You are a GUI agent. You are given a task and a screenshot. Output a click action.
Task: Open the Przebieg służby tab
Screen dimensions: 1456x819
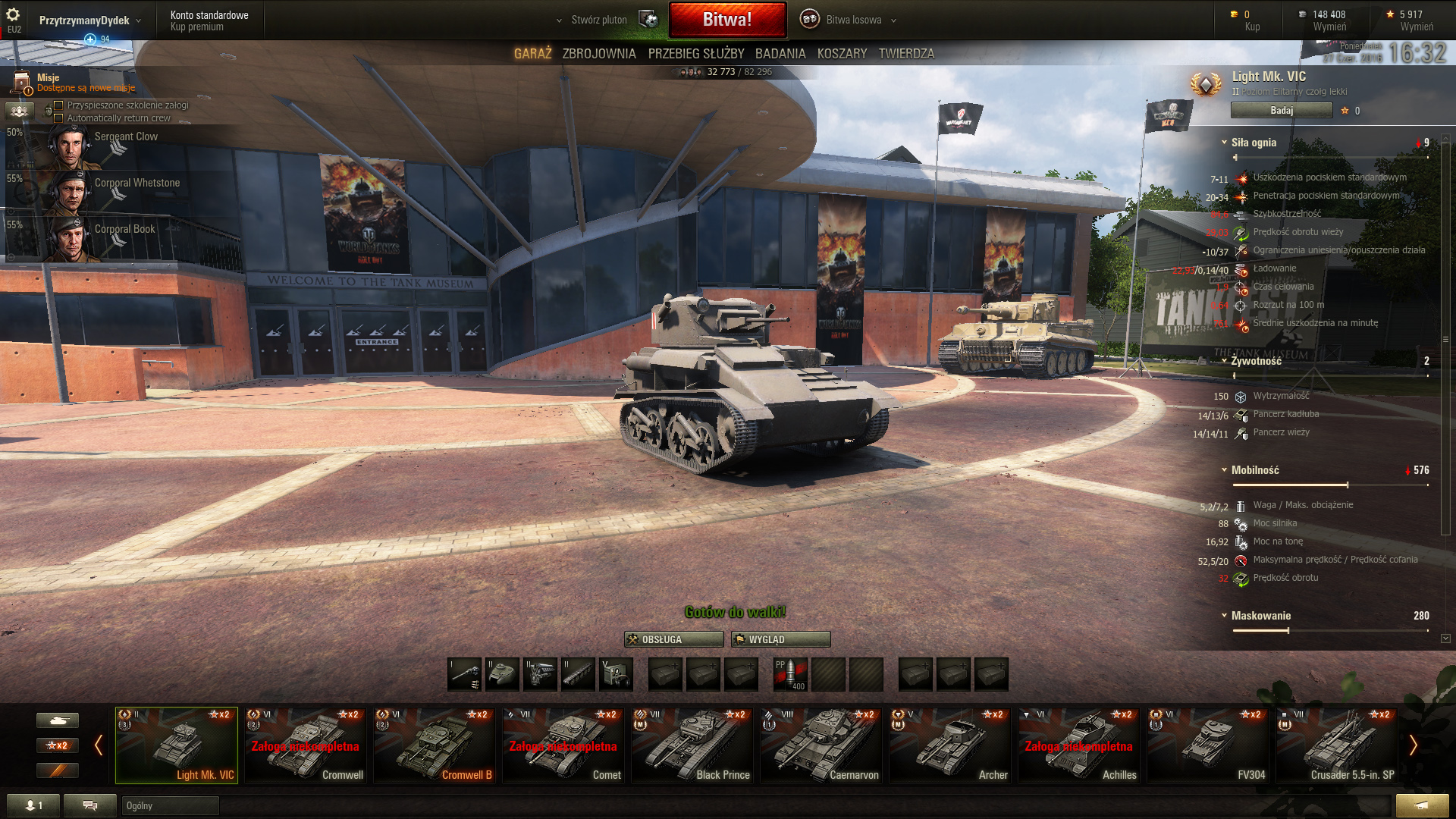point(695,54)
